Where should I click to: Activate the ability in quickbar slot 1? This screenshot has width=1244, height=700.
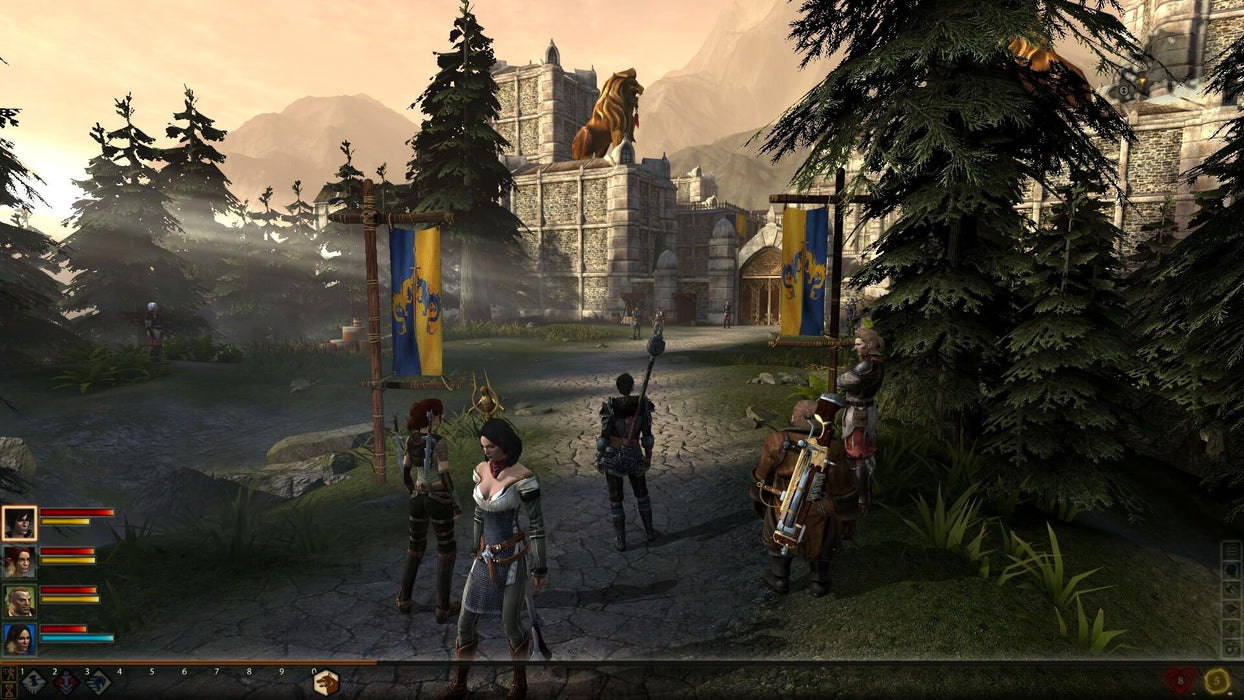(x=34, y=683)
